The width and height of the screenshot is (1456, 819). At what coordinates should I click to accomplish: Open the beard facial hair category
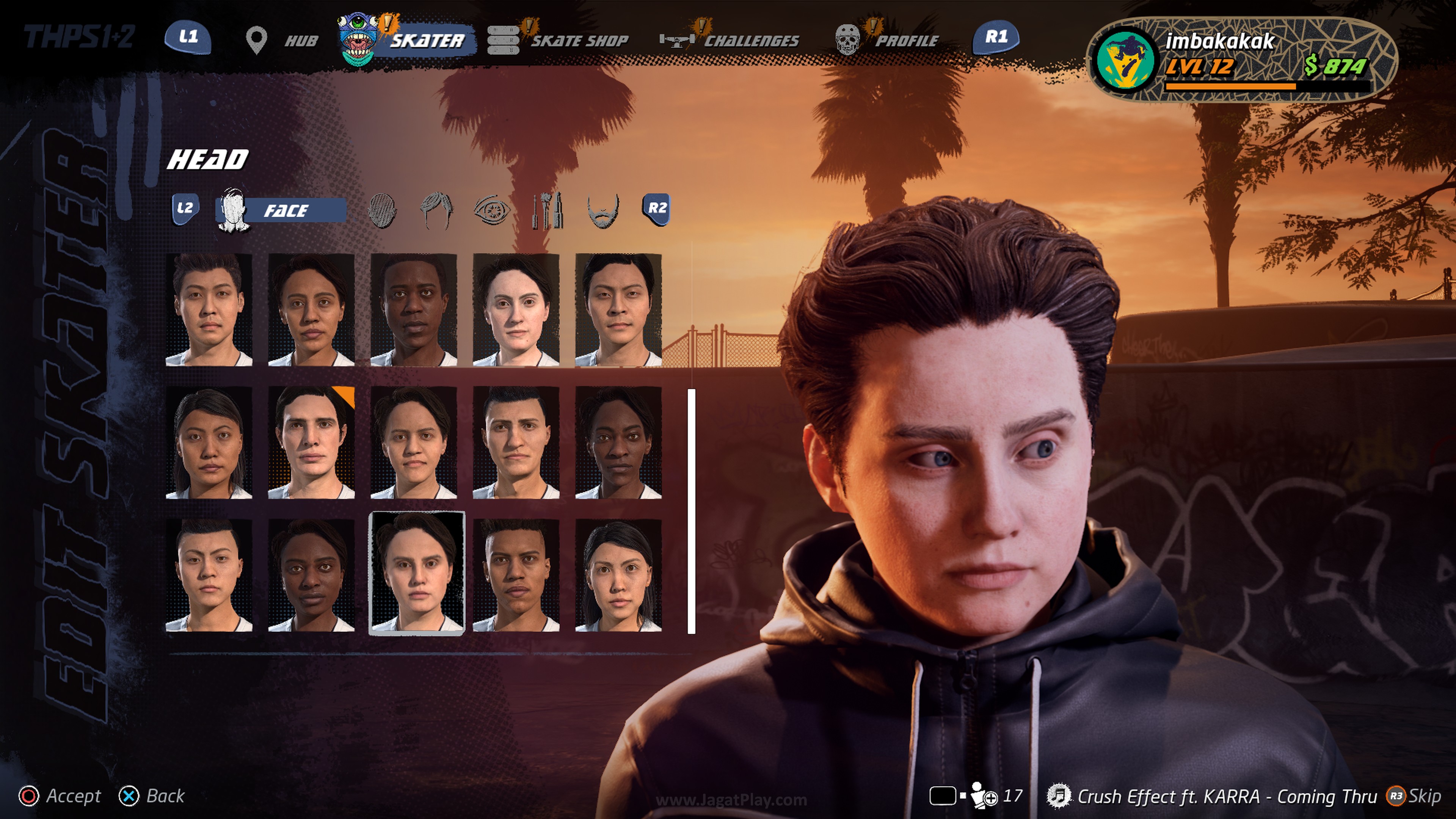[x=603, y=210]
